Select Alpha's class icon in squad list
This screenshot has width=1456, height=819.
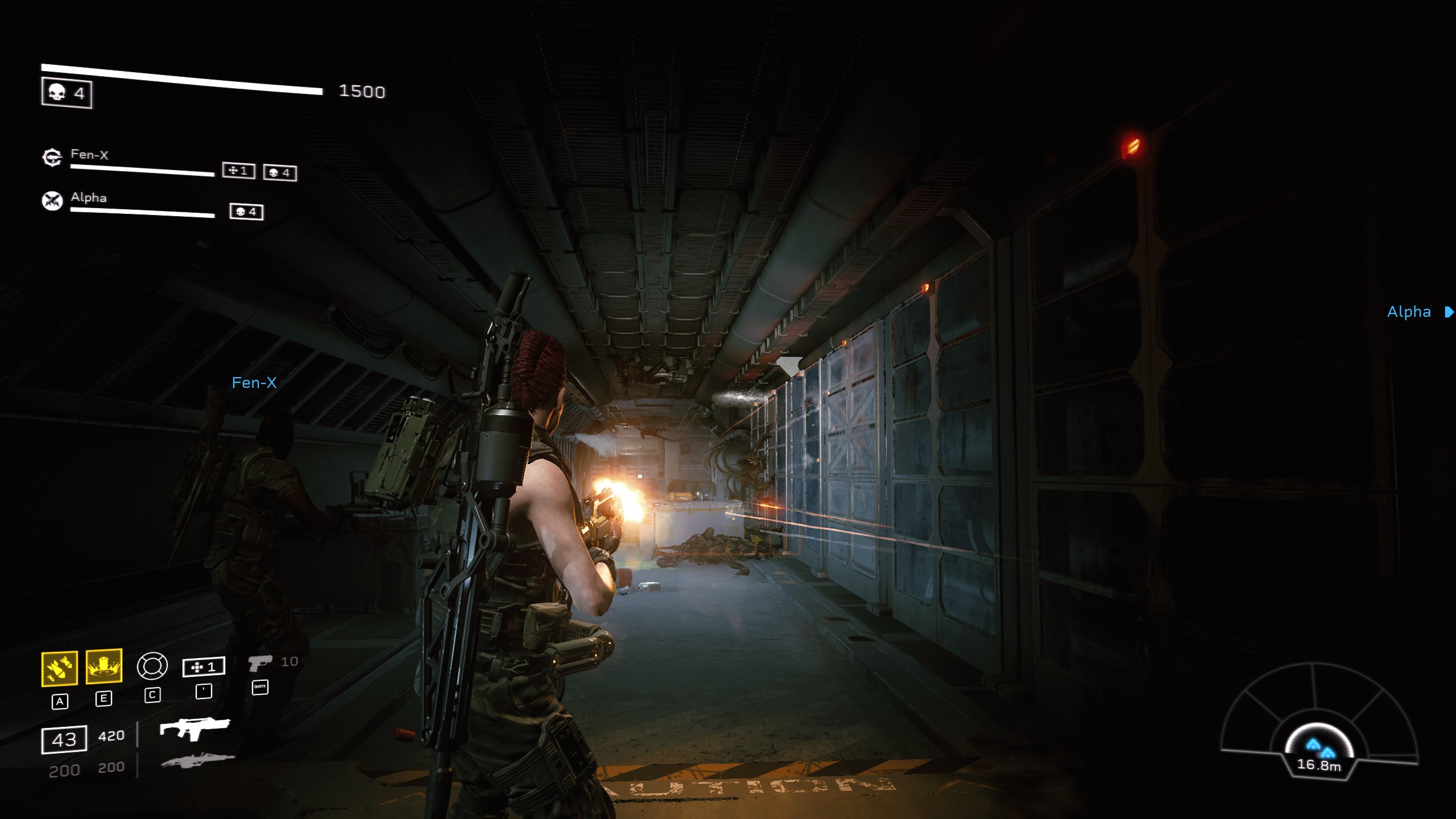[52, 200]
